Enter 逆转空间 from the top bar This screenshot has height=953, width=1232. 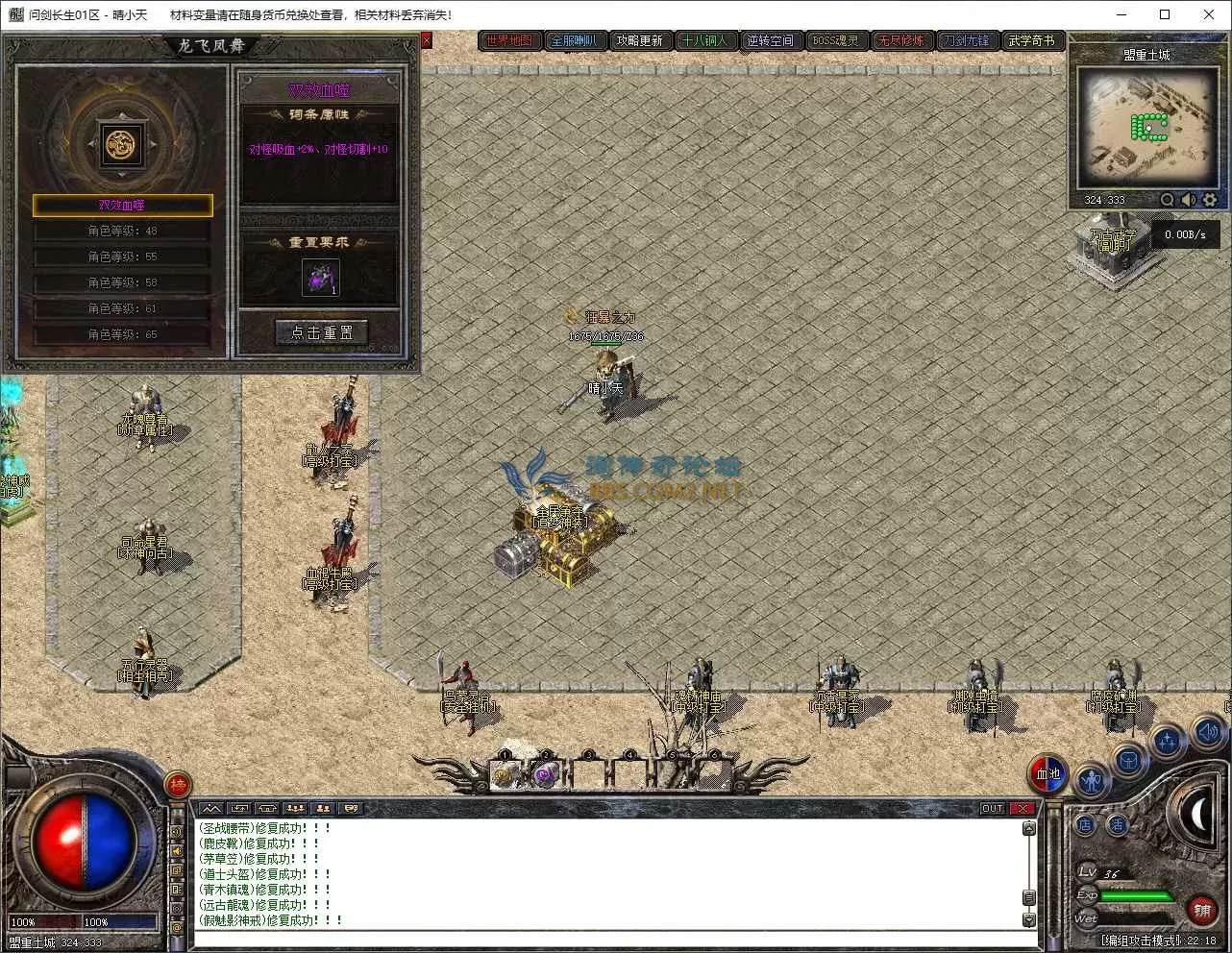(x=770, y=40)
